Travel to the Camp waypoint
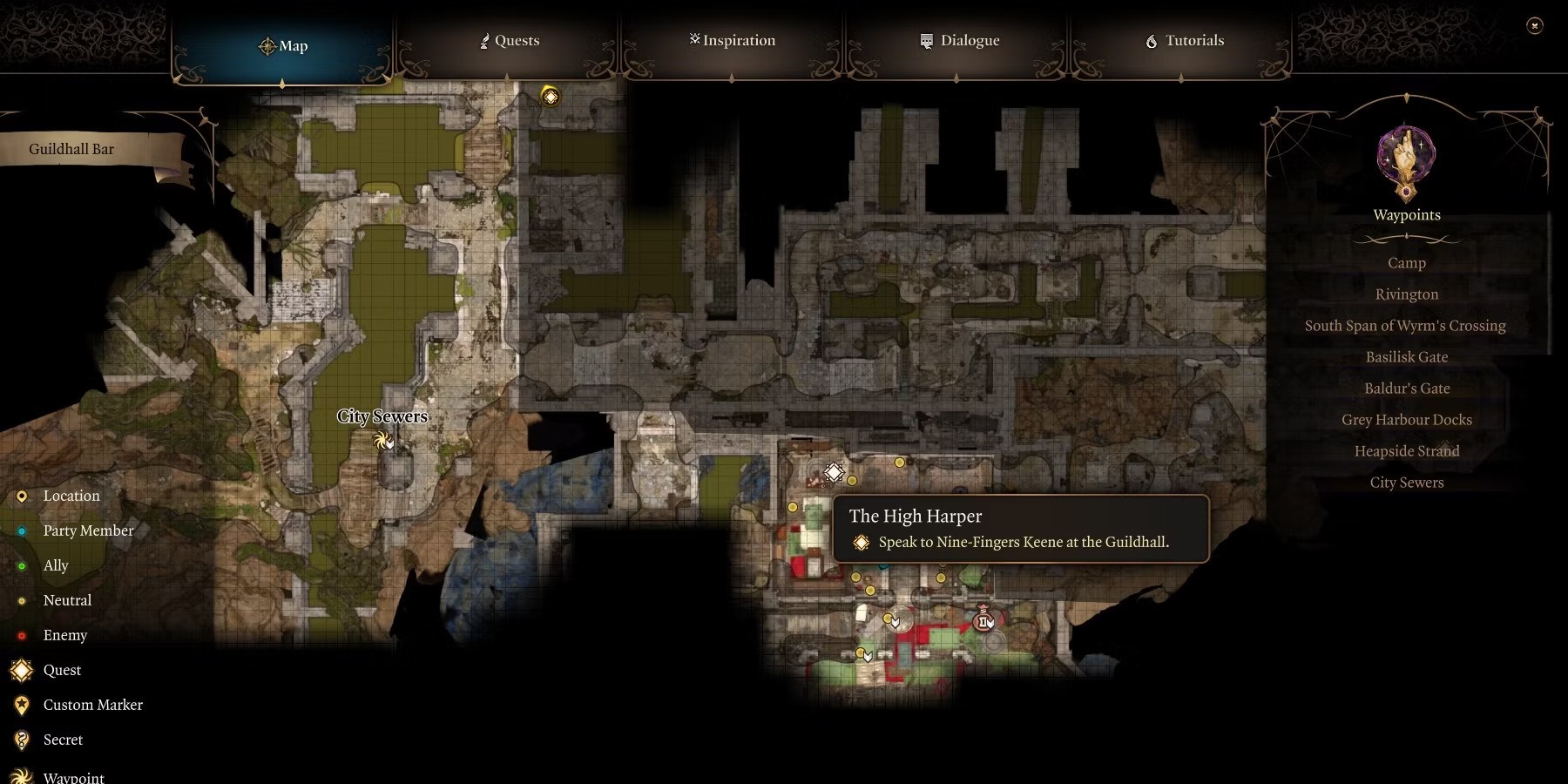 click(1406, 263)
